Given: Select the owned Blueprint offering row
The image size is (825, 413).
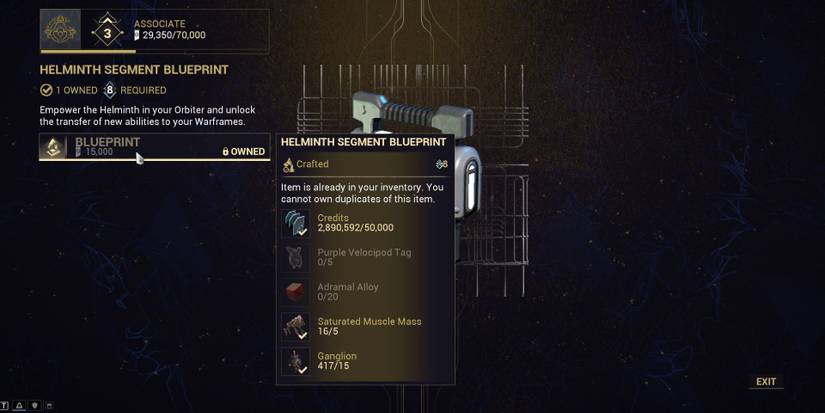Looking at the screenshot, I should click(154, 147).
